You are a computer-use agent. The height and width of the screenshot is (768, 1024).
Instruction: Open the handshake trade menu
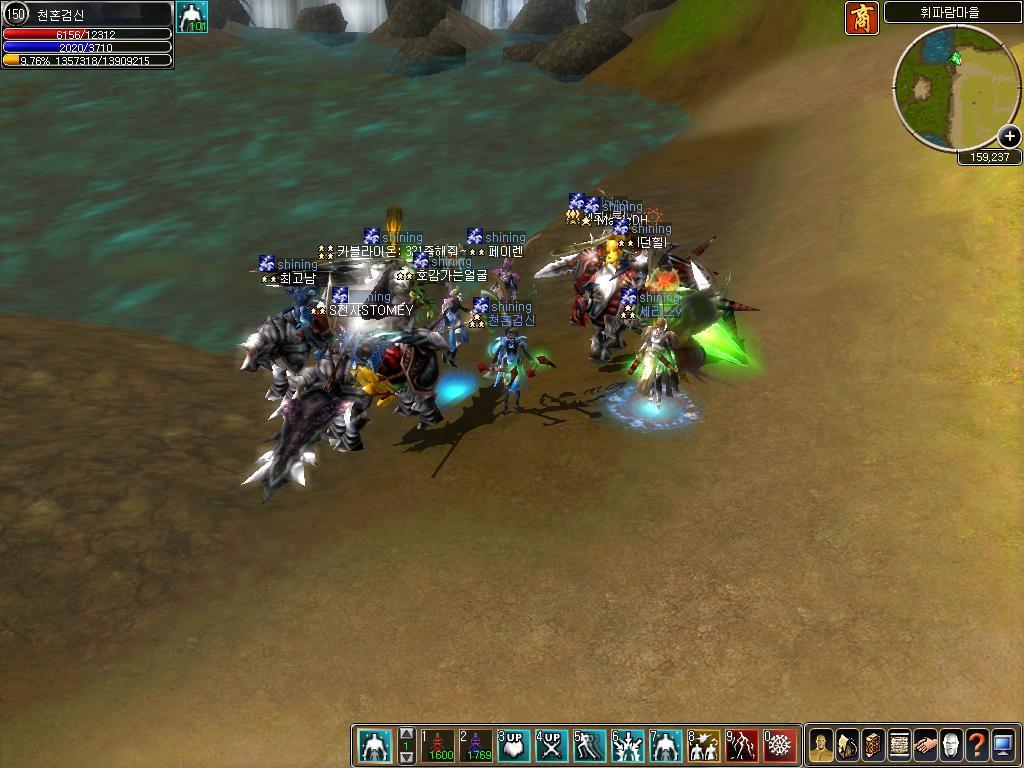coord(925,745)
